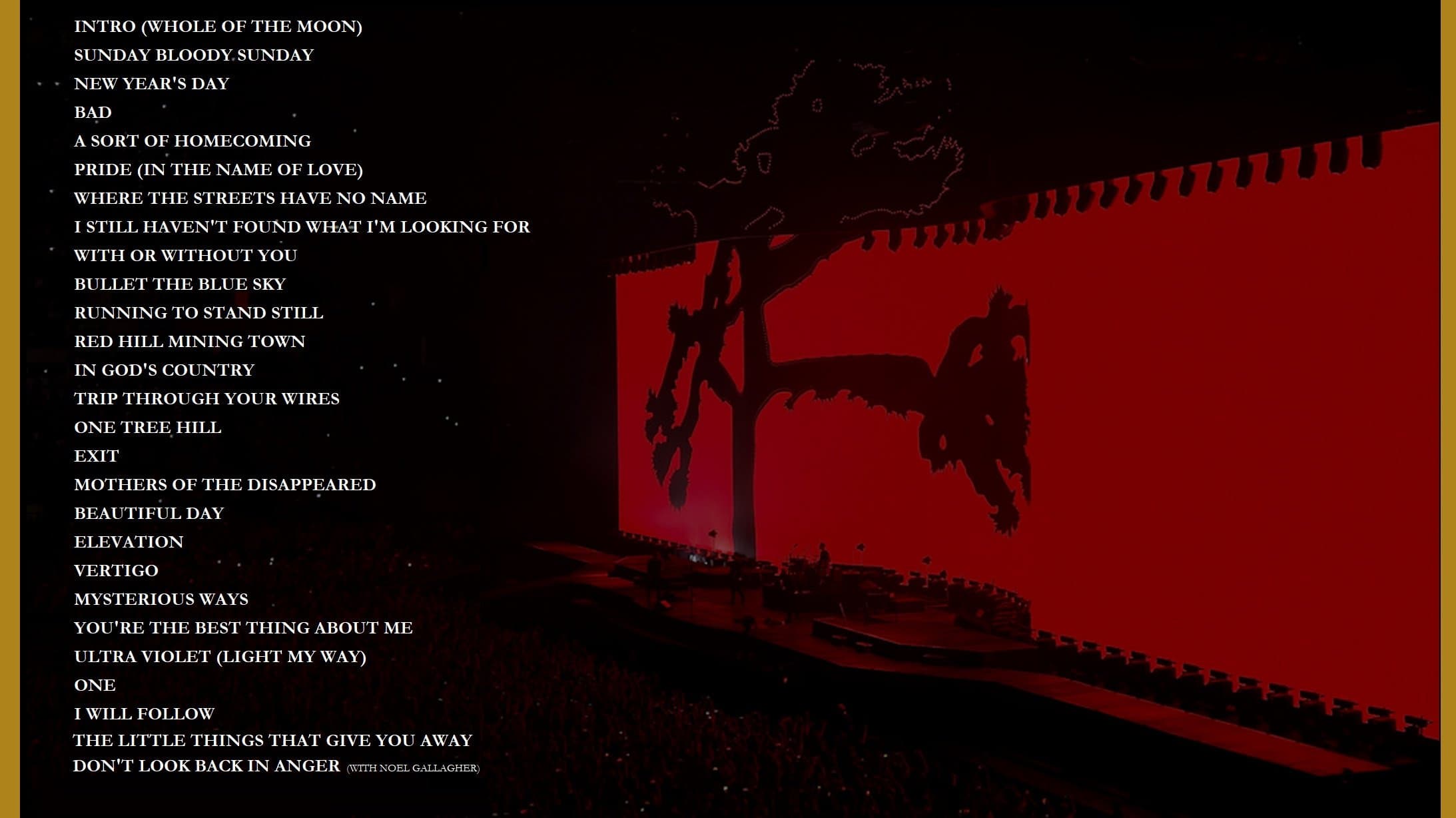Viewport: 1456px width, 818px height.
Task: Play With or Without You
Action: pos(185,256)
